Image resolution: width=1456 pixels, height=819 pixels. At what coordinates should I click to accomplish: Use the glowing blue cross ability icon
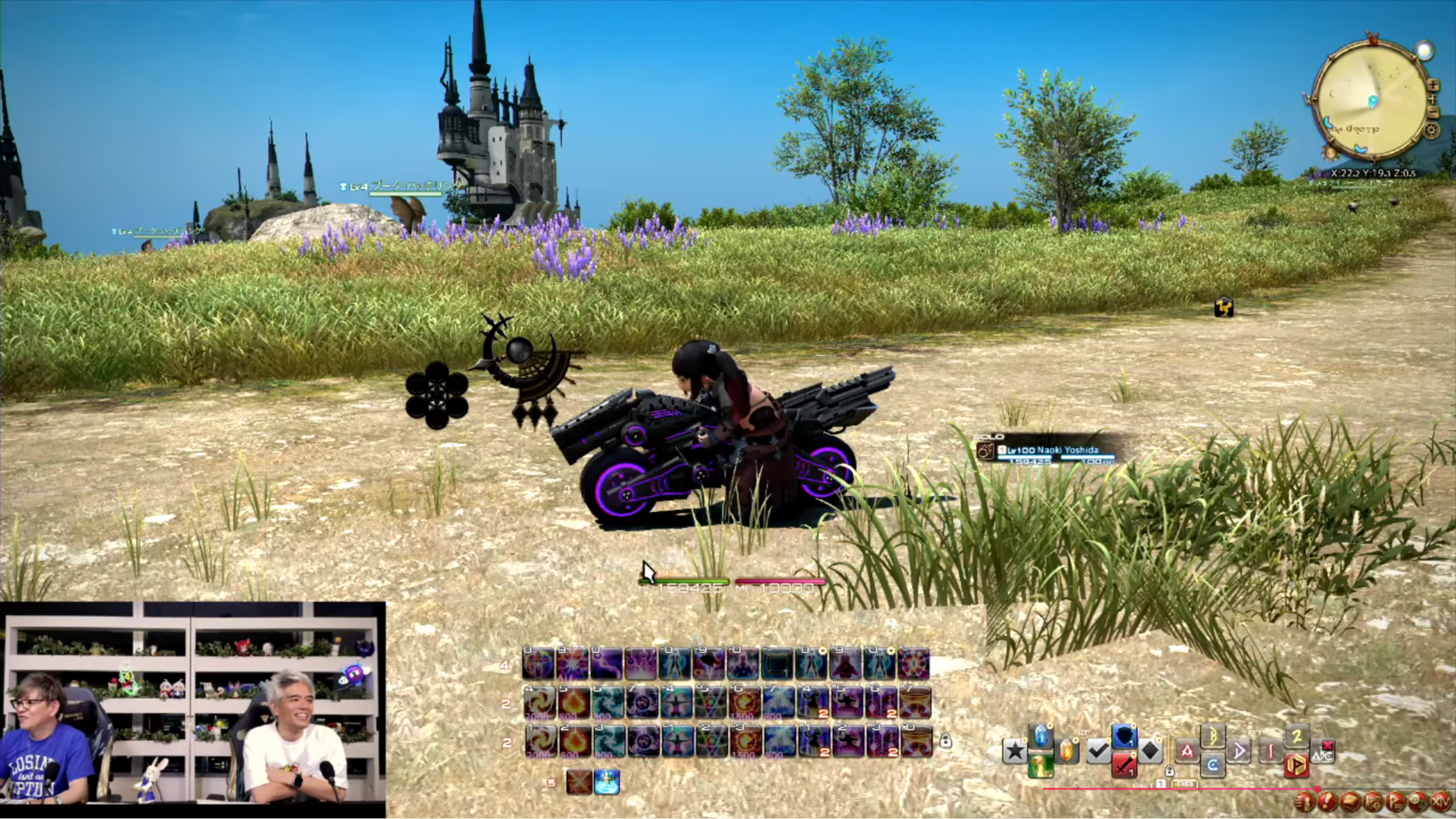click(x=606, y=782)
